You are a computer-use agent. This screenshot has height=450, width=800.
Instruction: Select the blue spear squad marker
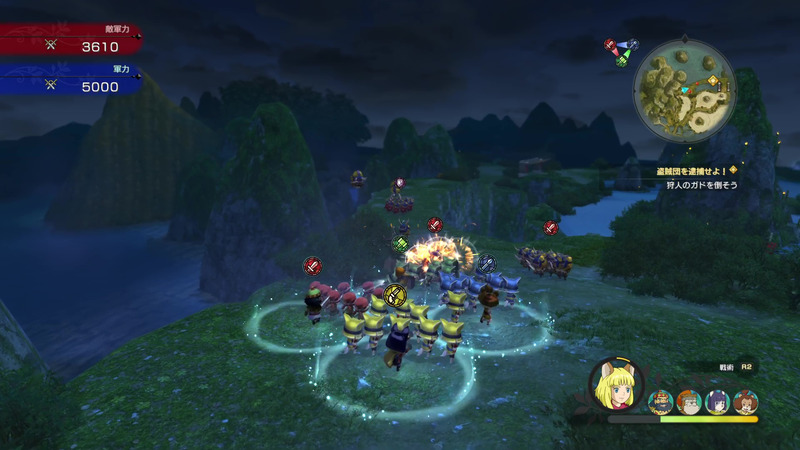click(x=486, y=264)
